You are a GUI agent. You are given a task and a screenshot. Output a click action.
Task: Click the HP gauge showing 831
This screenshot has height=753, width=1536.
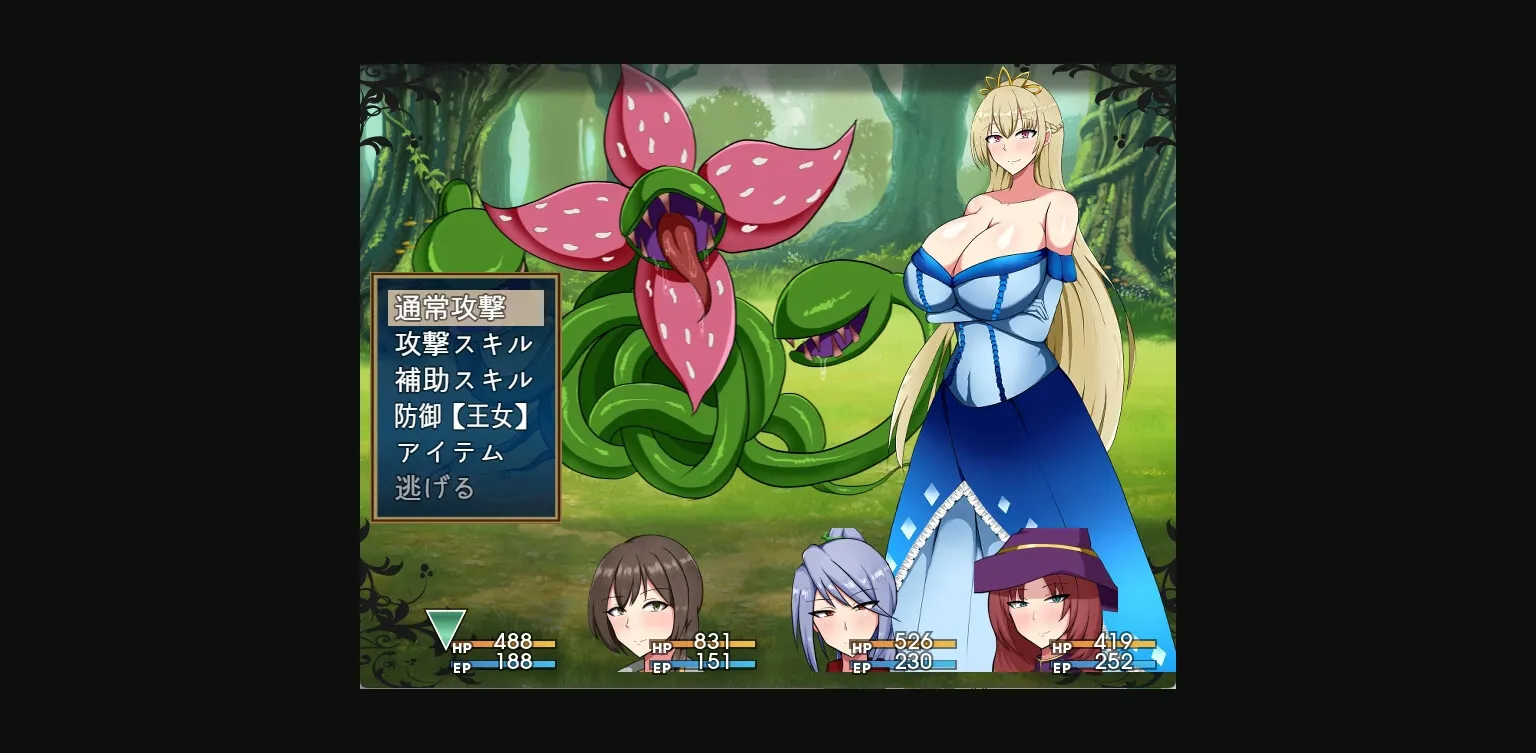click(706, 645)
